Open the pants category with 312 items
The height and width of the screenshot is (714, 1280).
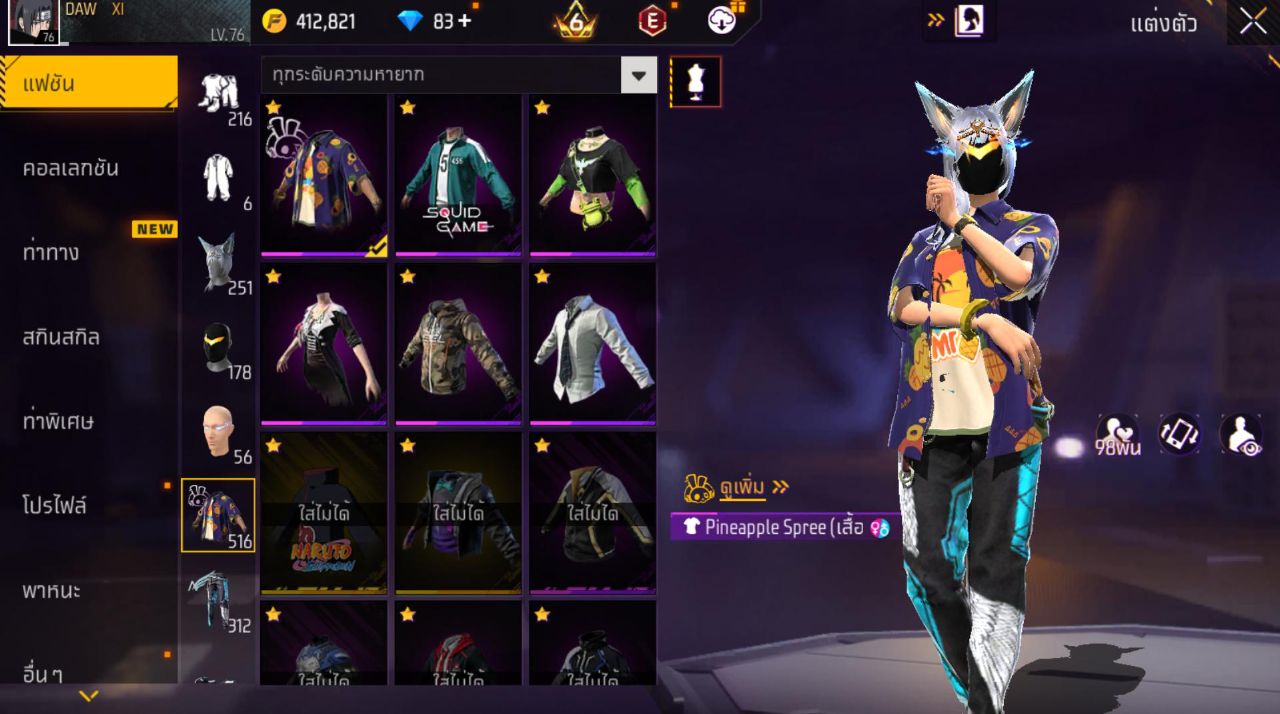(218, 600)
